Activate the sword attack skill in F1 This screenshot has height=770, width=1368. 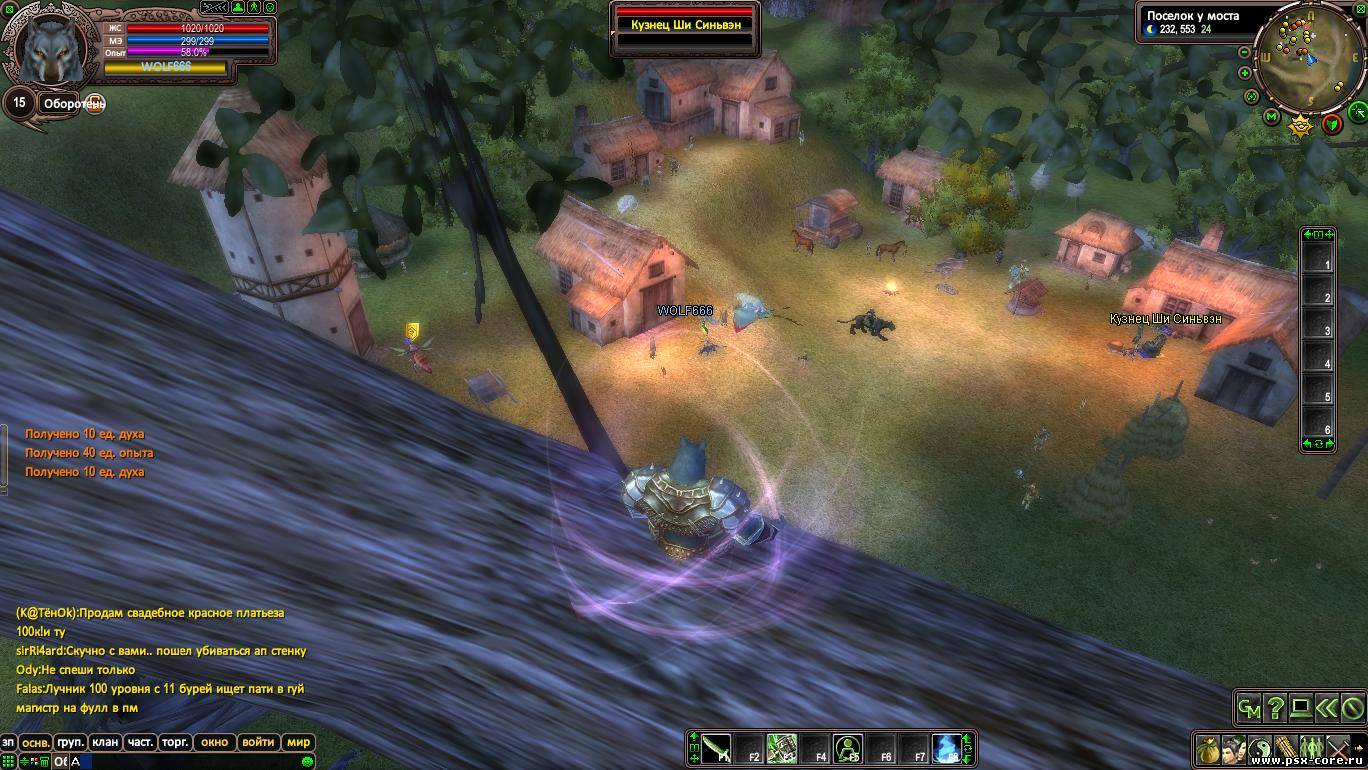tap(716, 748)
